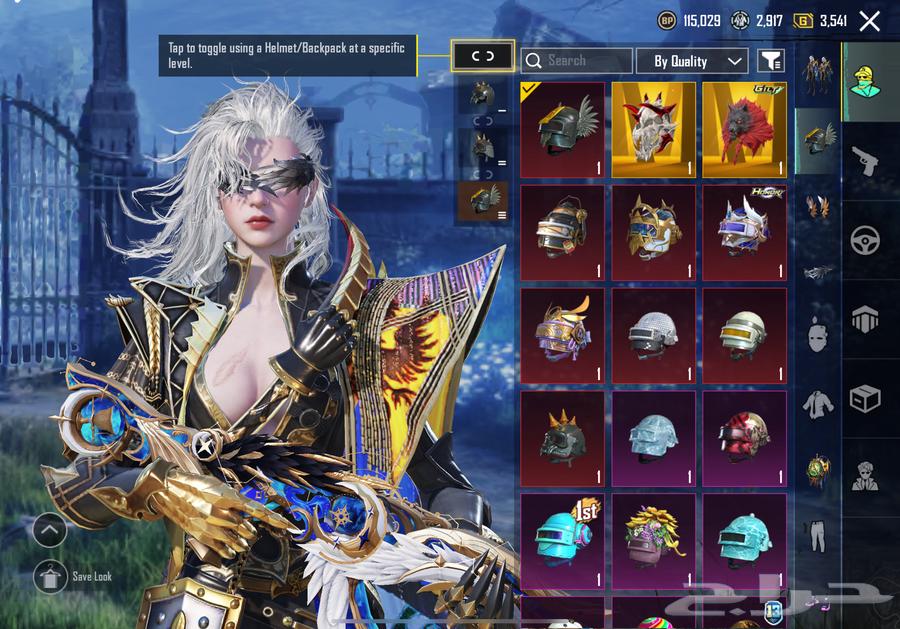Open the By Quality sorting dropdown
The image size is (900, 629).
[692, 61]
